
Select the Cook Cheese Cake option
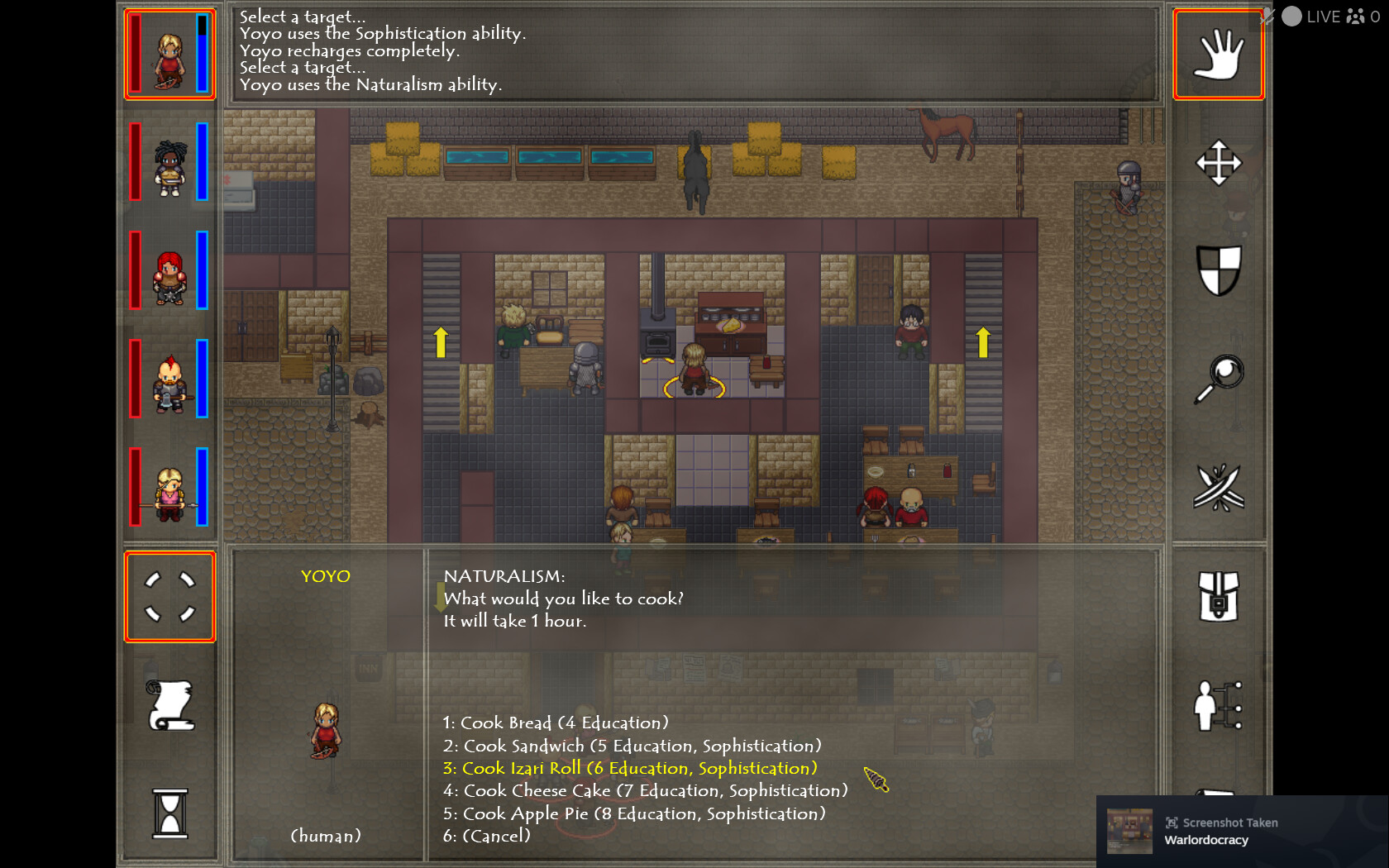[x=645, y=790]
